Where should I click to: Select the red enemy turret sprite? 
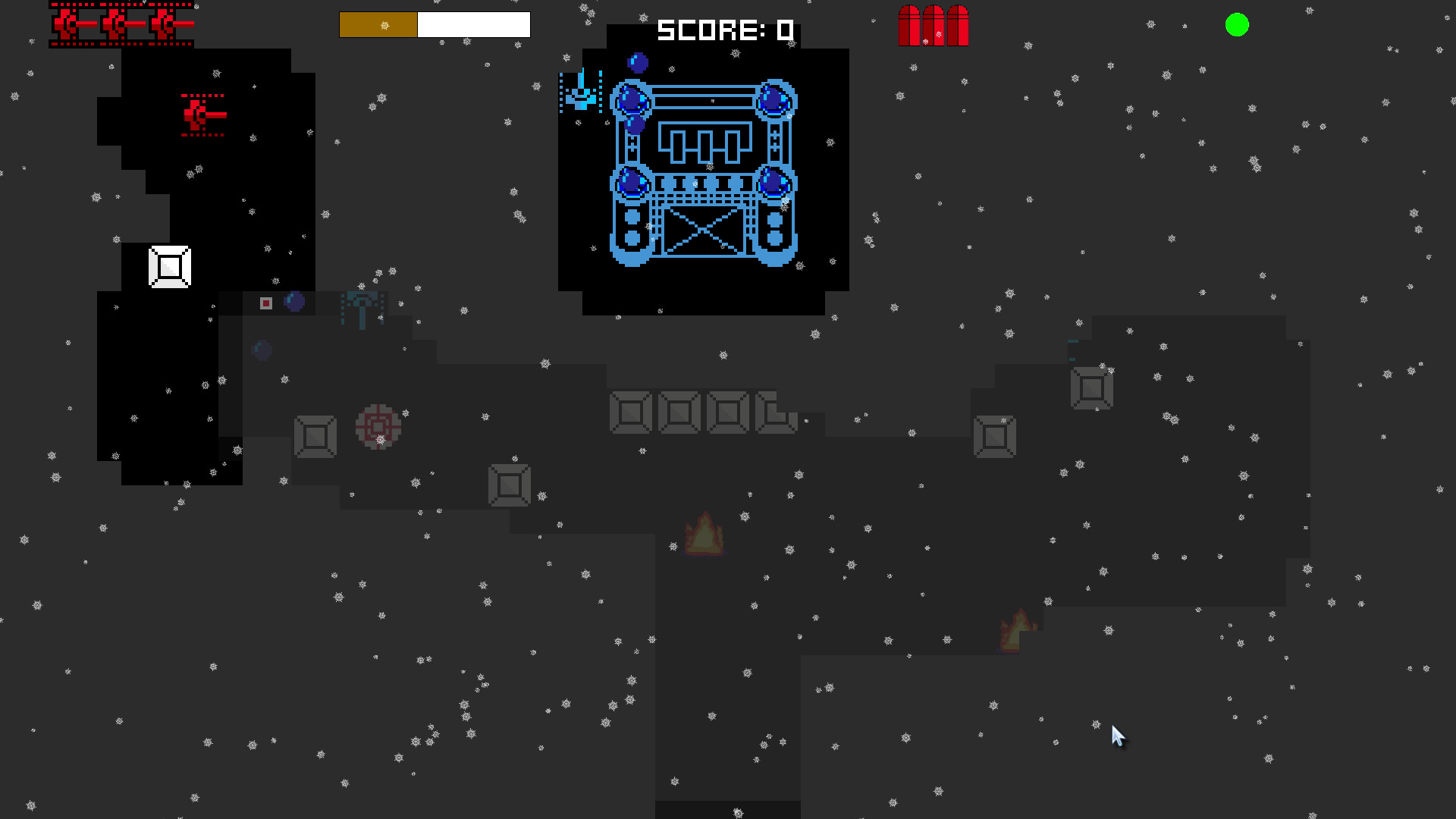pyautogui.click(x=200, y=114)
